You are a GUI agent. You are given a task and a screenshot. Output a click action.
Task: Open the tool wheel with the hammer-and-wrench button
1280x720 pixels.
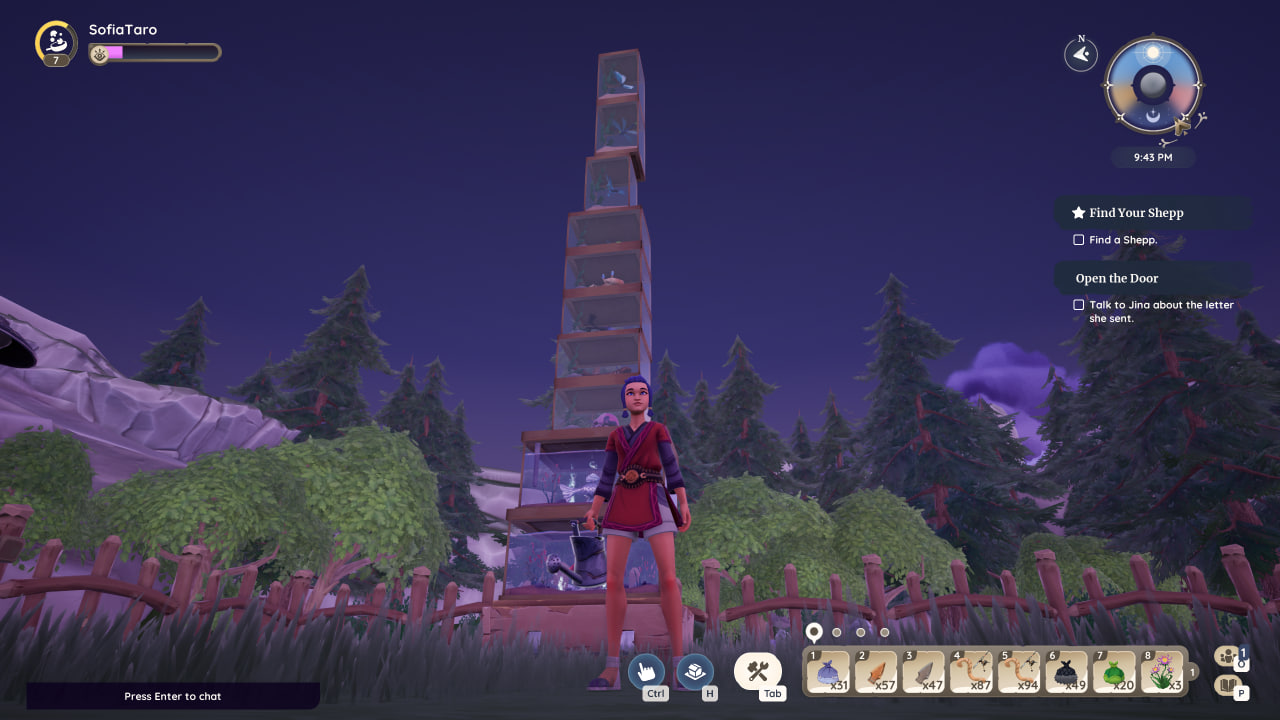point(758,671)
